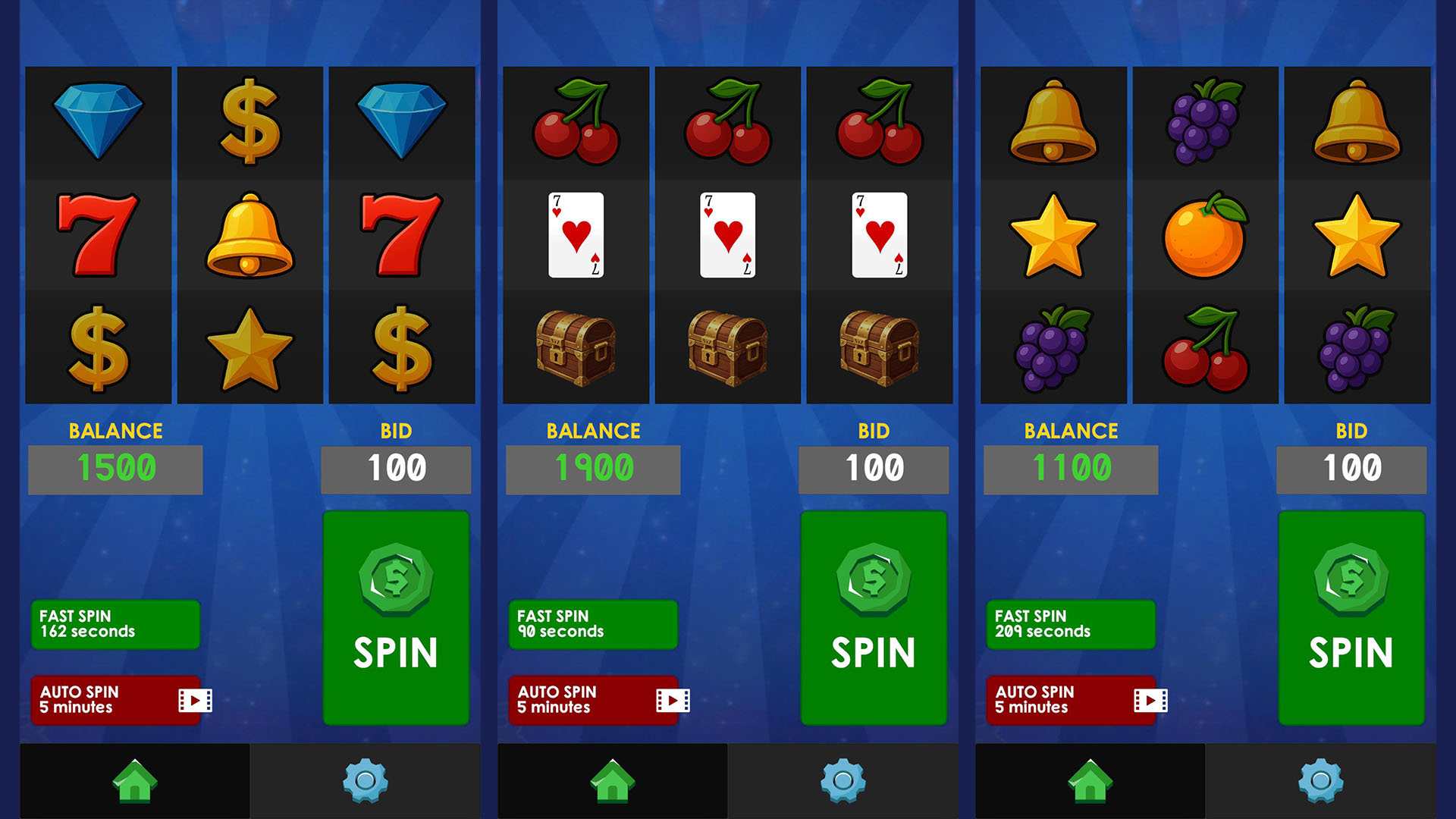Click the green coin icon on the right SPIN button
1456x819 pixels.
(x=1351, y=580)
